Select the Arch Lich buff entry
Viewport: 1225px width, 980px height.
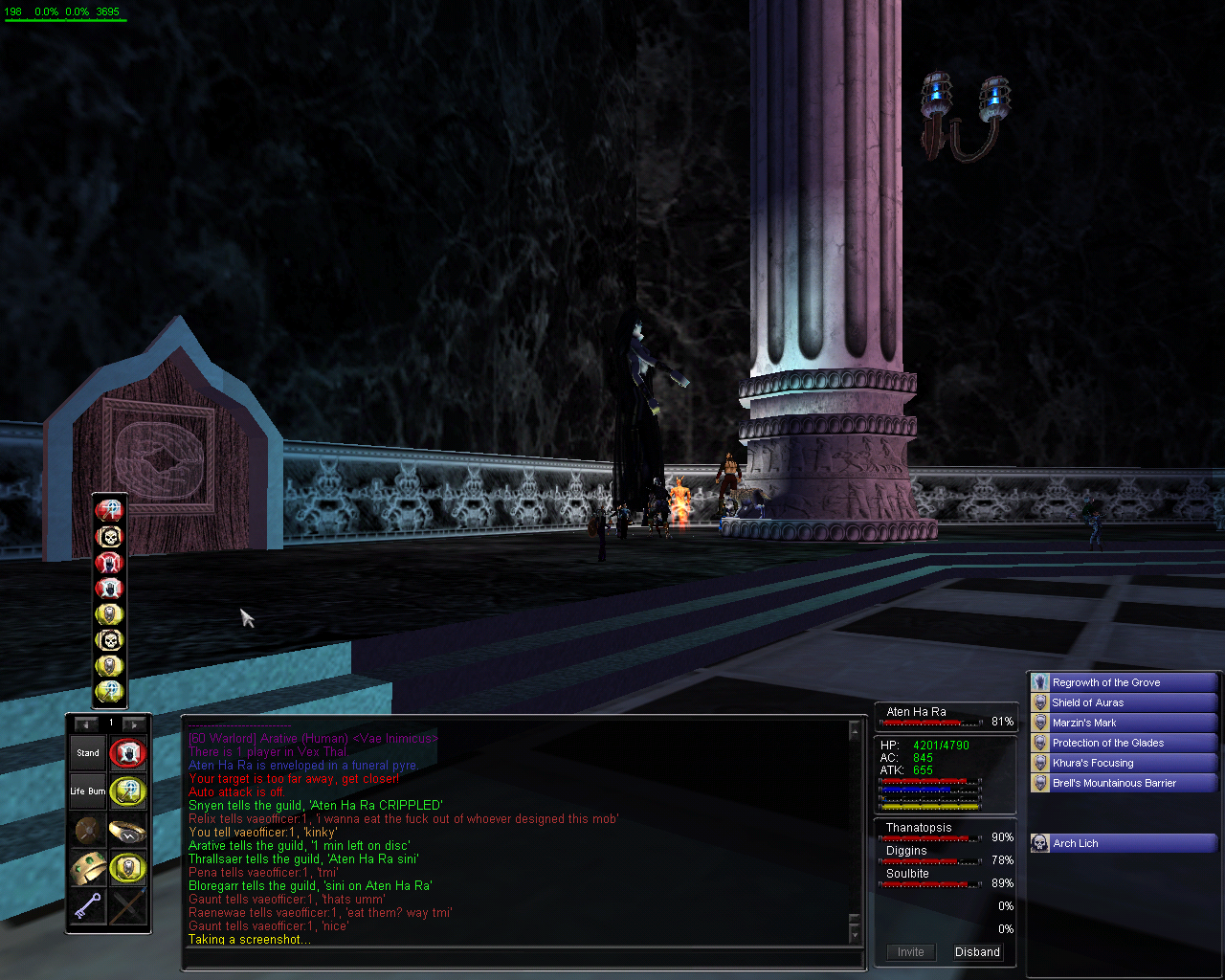click(x=1124, y=843)
